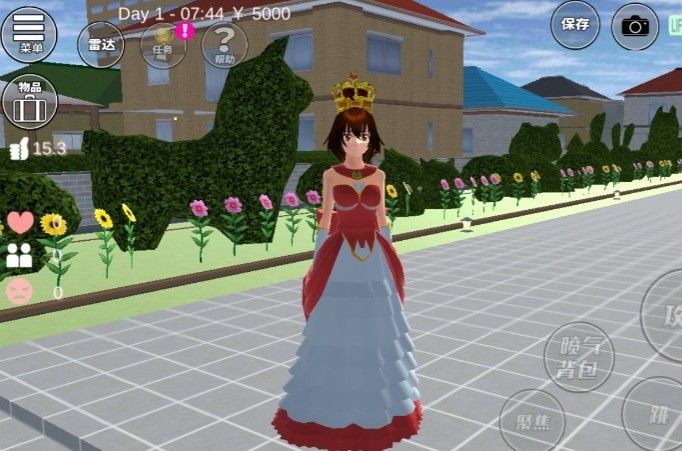
Task: Open the 任务 (Tasks) list
Action: pyautogui.click(x=163, y=44)
